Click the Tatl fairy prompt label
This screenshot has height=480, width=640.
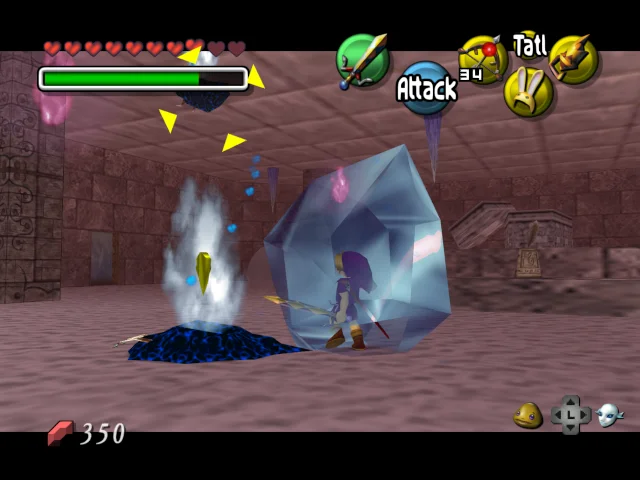click(529, 44)
